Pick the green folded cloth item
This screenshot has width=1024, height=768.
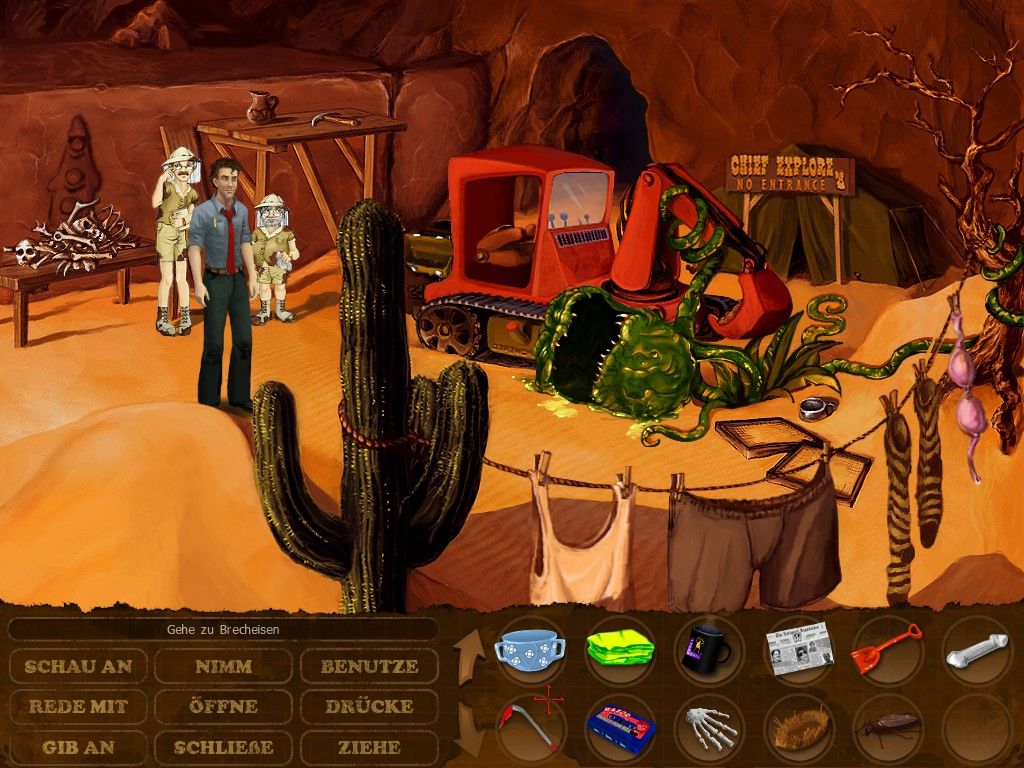620,648
